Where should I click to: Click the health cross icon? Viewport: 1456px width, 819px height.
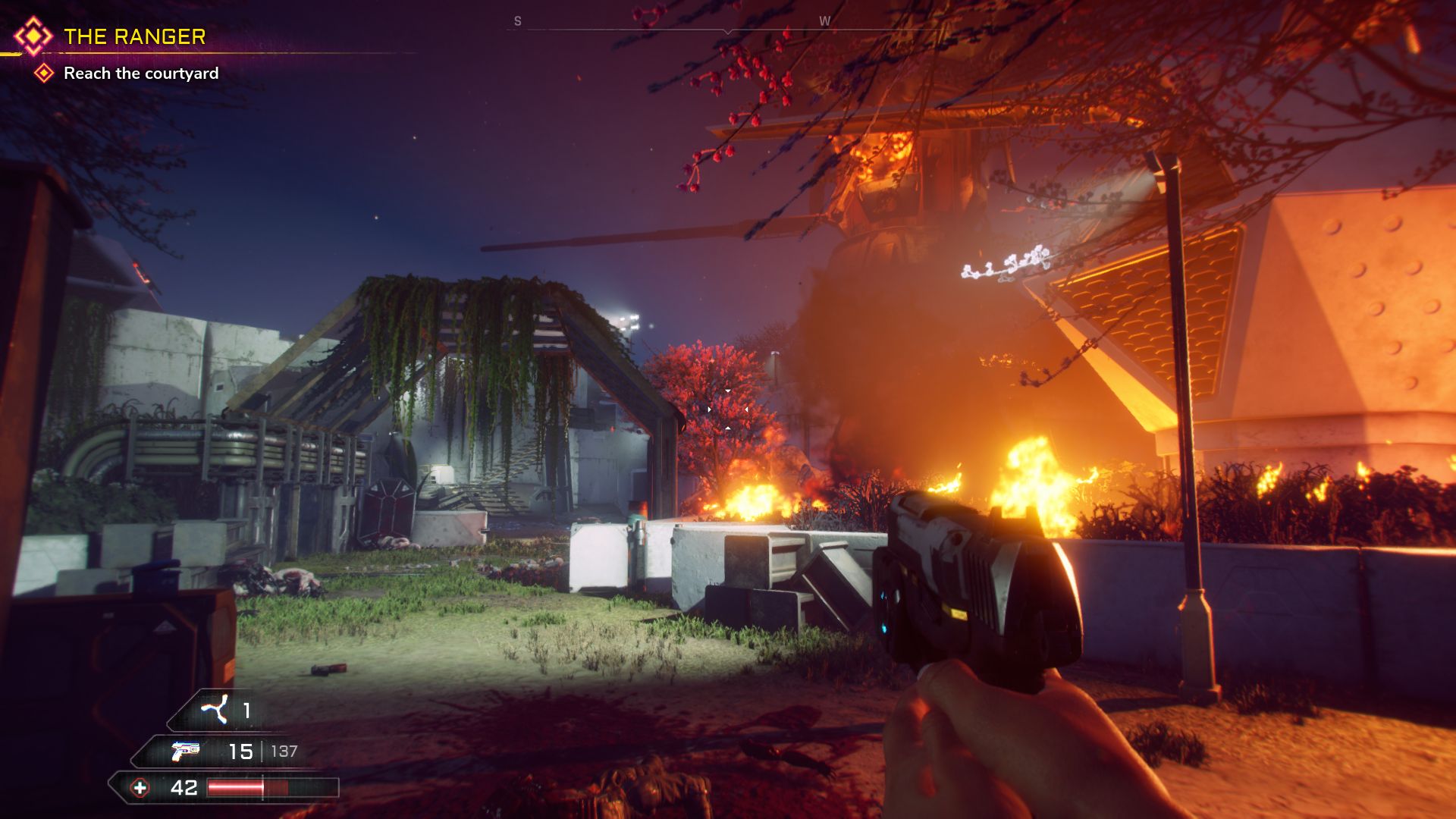point(140,788)
